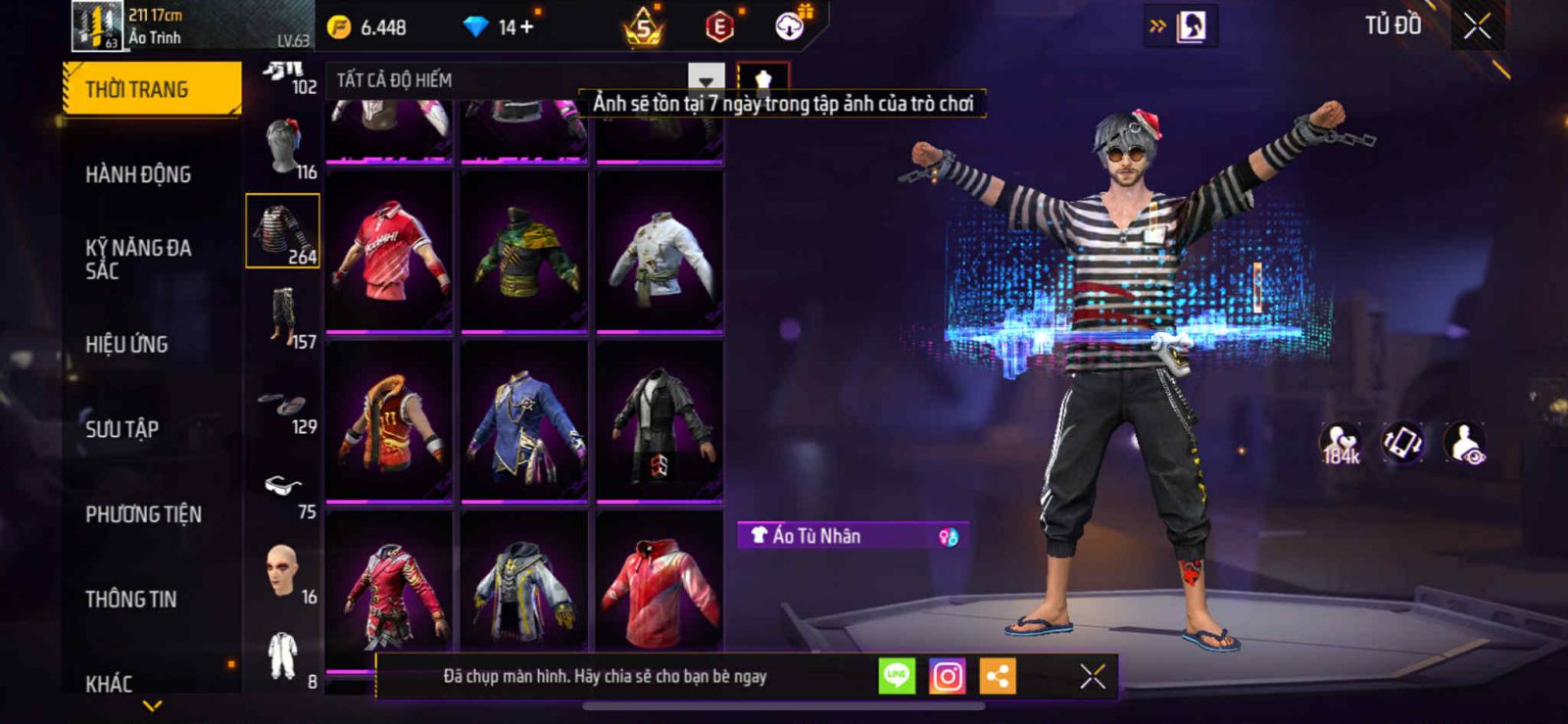The image size is (1568, 724).
Task: Open the Thông Tin section
Action: click(130, 599)
